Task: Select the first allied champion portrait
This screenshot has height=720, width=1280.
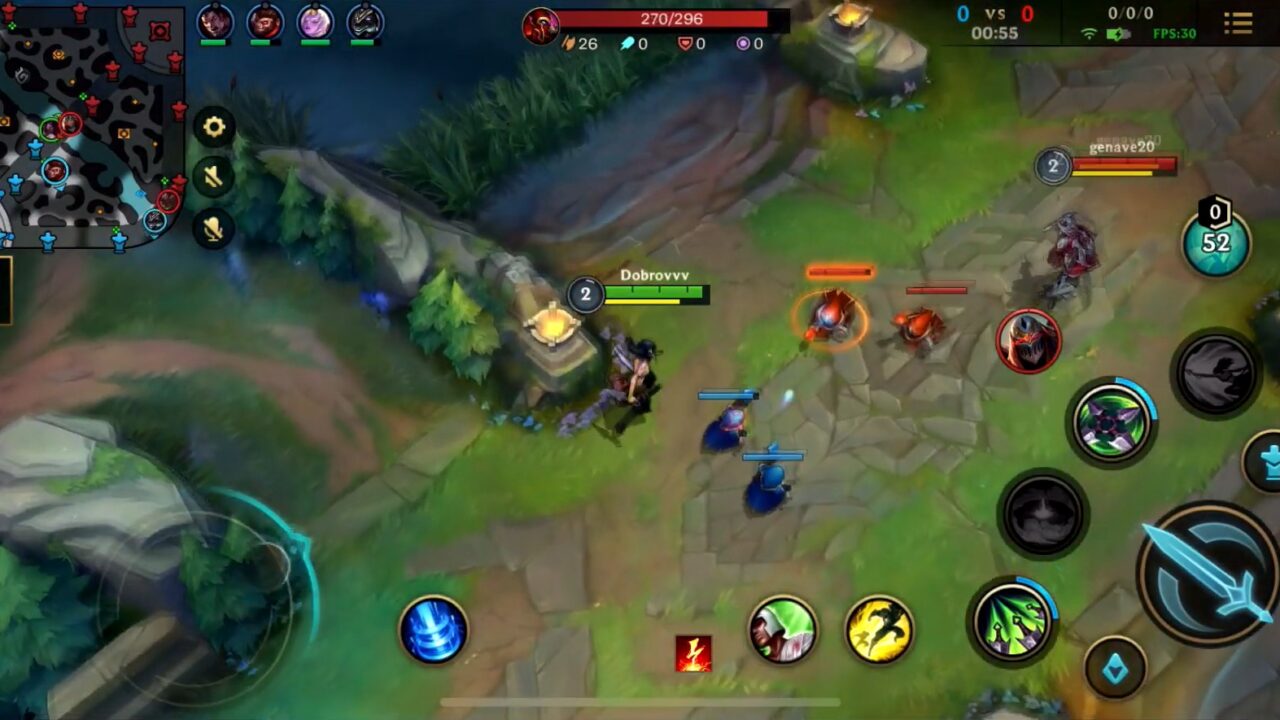Action: tap(213, 22)
